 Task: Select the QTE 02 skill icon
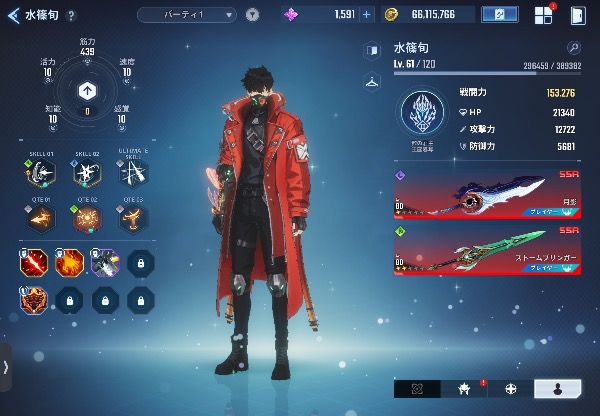click(x=87, y=218)
